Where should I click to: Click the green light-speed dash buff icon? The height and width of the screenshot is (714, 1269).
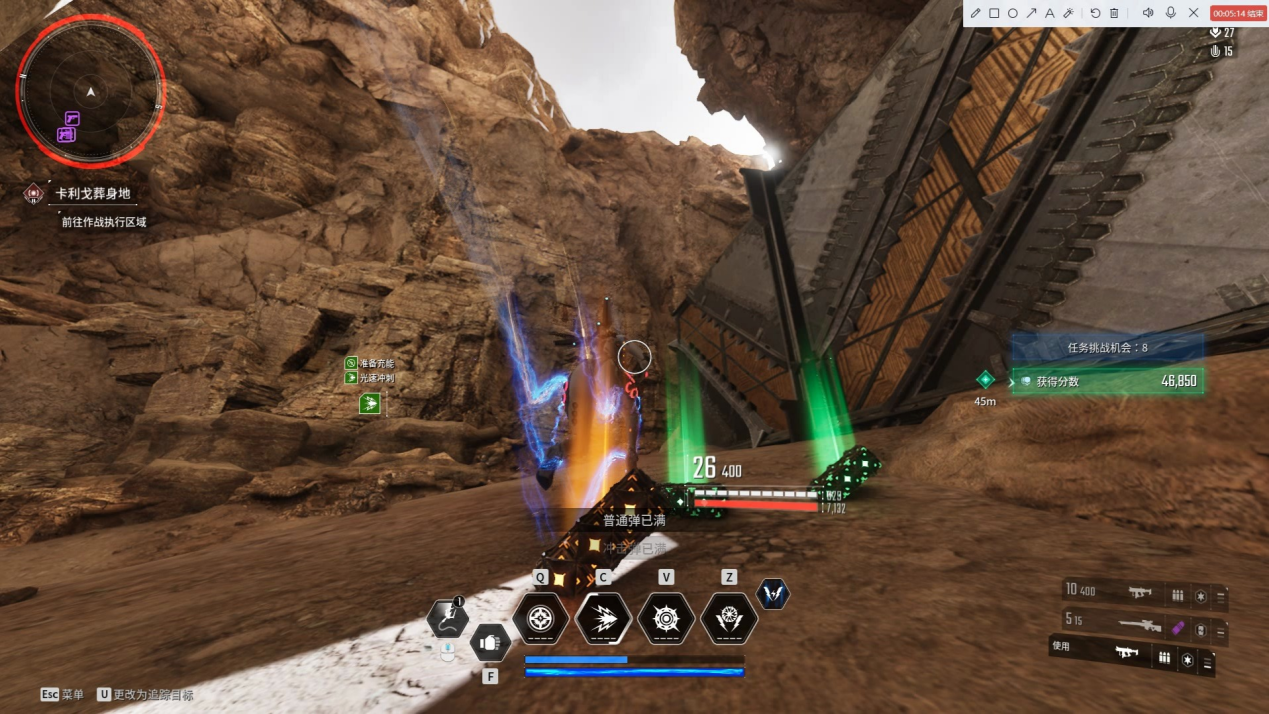tap(370, 404)
